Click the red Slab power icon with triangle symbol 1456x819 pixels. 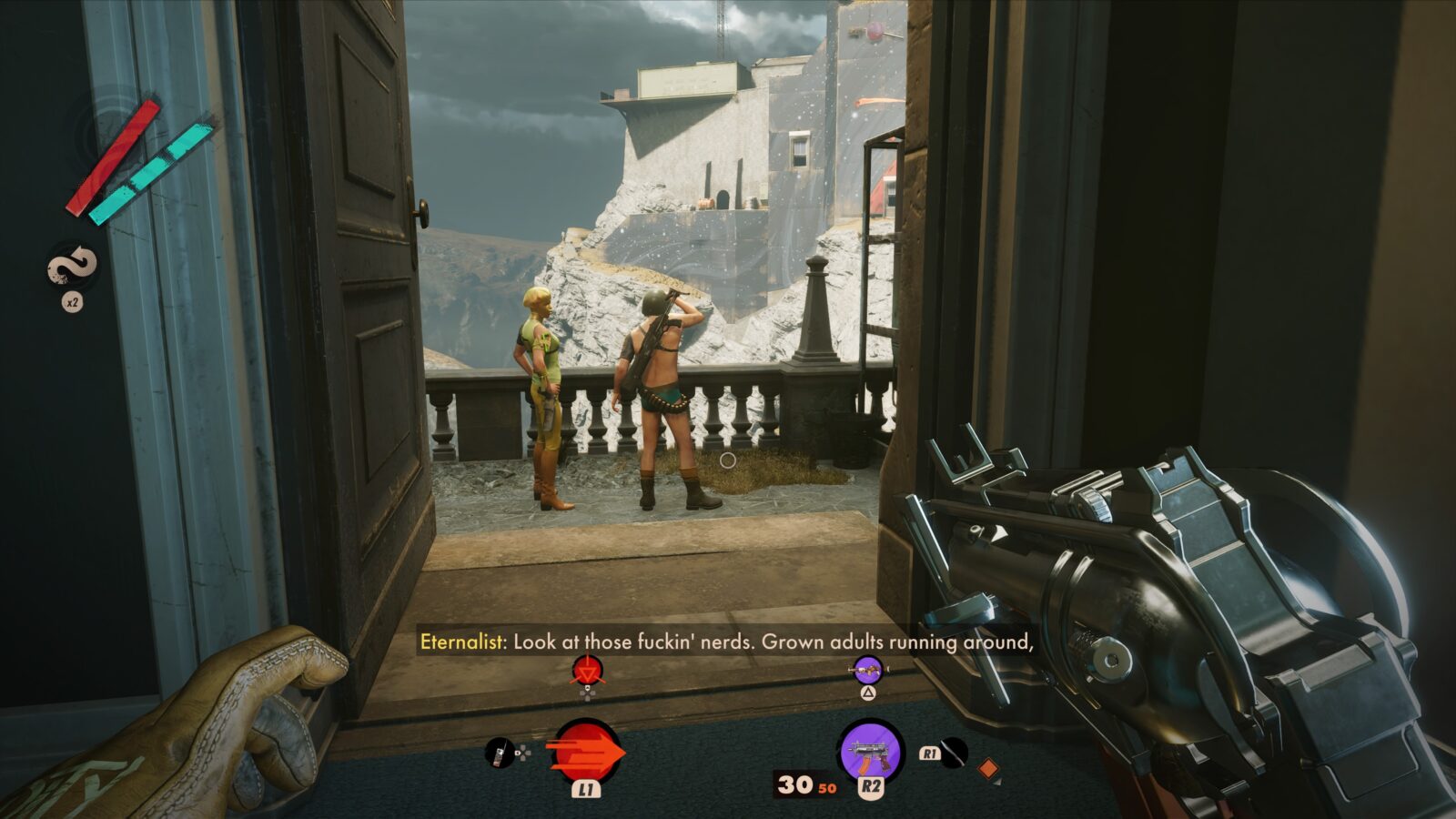pyautogui.click(x=587, y=671)
